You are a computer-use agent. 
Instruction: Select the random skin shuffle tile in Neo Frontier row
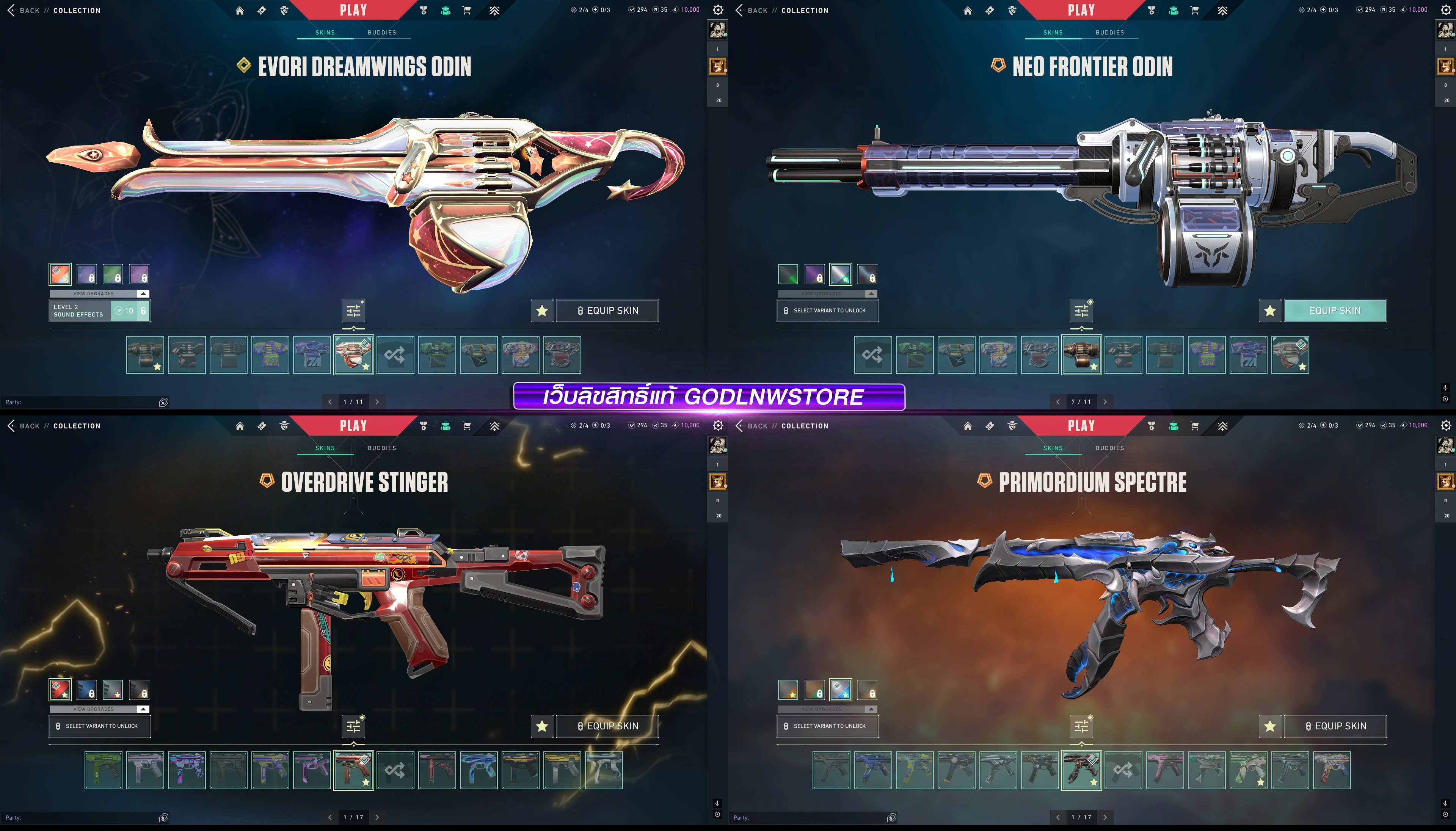873,355
